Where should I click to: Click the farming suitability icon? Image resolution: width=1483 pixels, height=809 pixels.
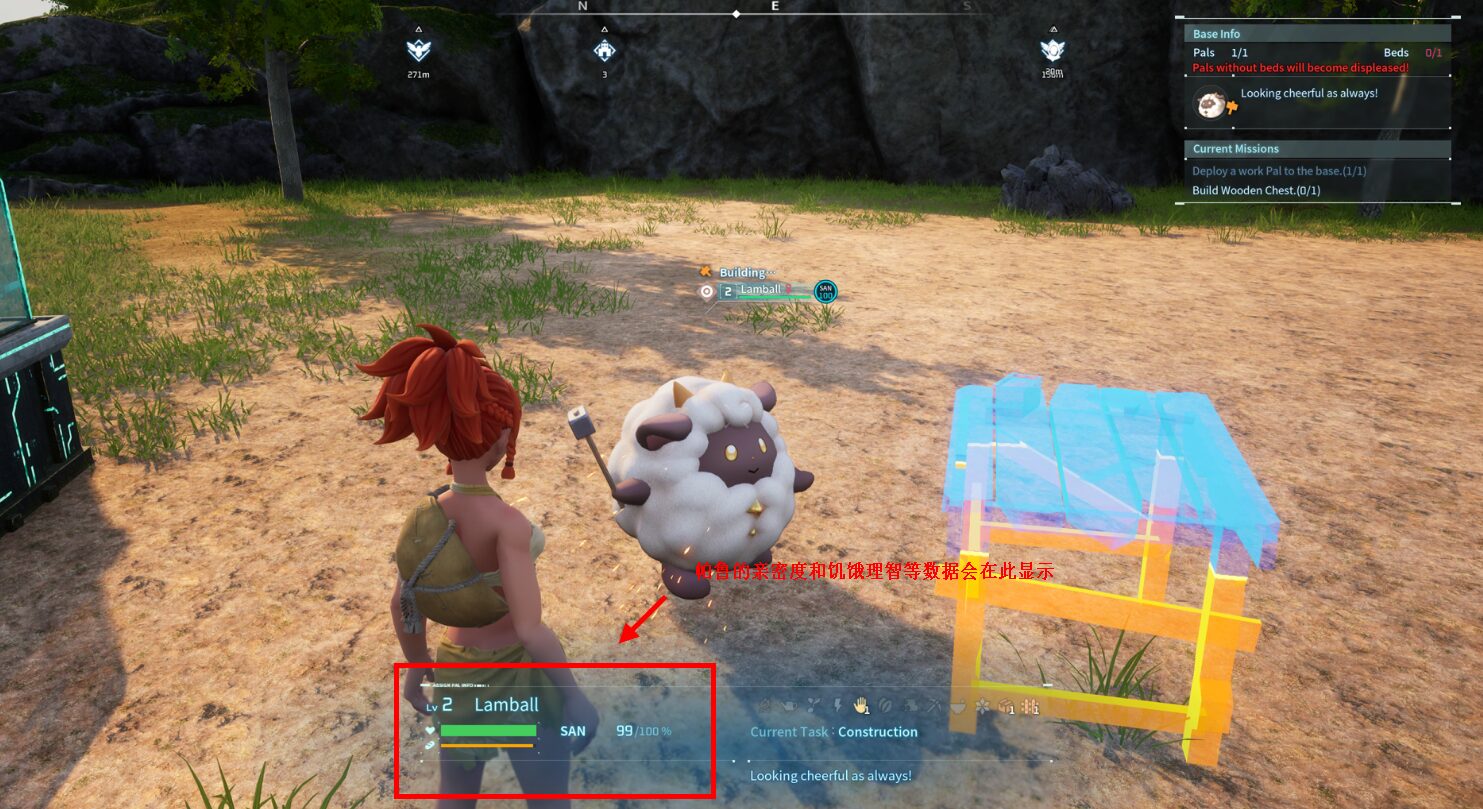coord(1032,706)
